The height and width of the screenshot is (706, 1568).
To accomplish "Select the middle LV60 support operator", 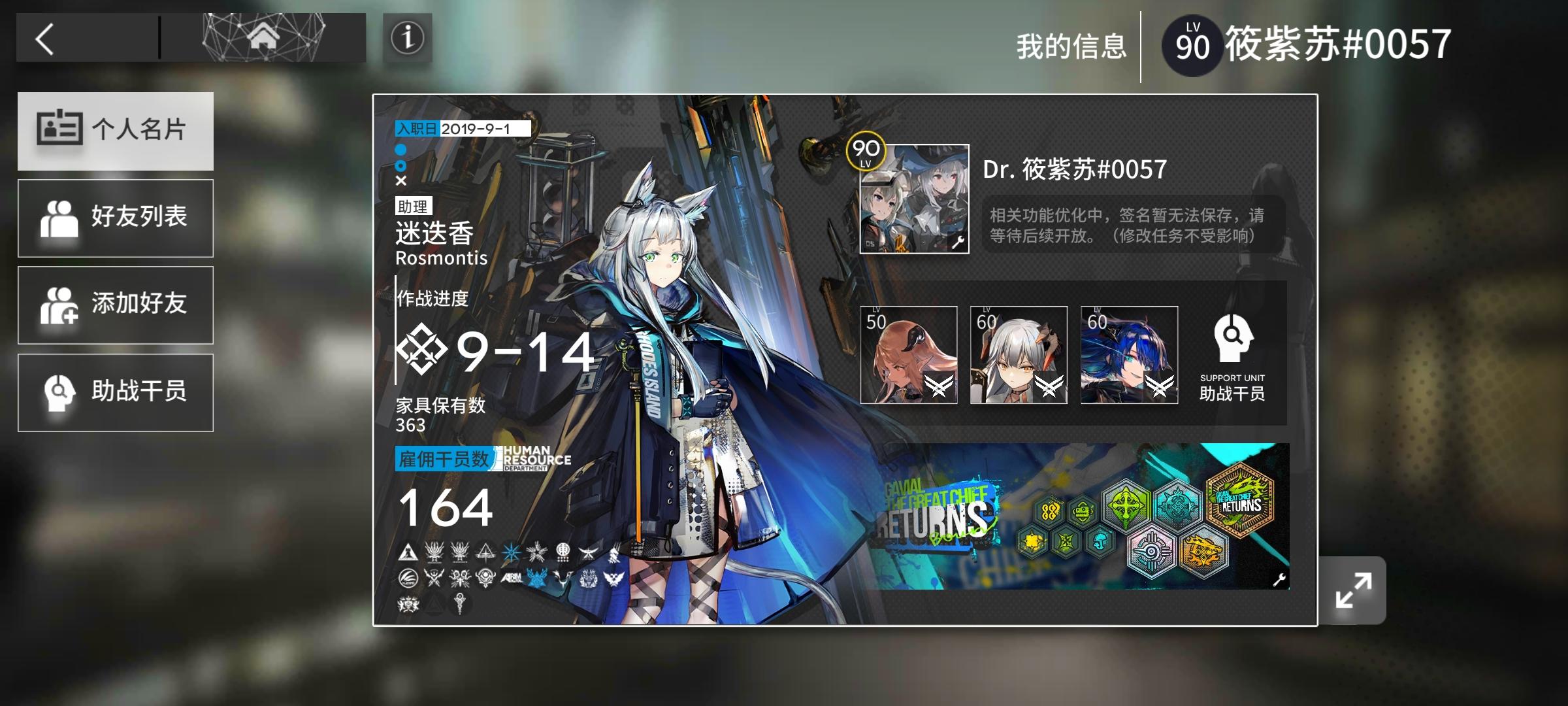I will [x=1017, y=356].
